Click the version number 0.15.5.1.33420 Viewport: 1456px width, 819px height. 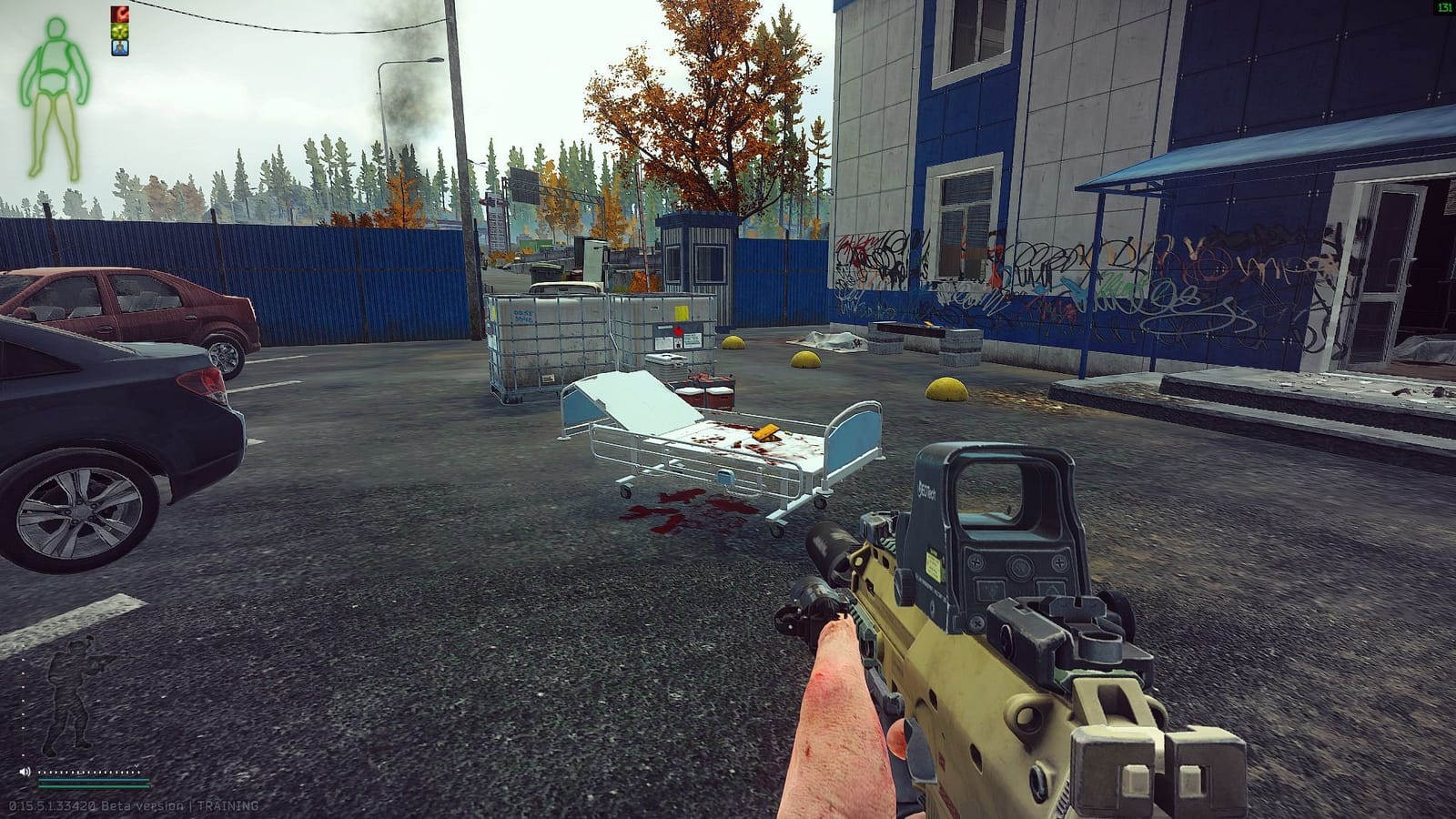coord(51,805)
